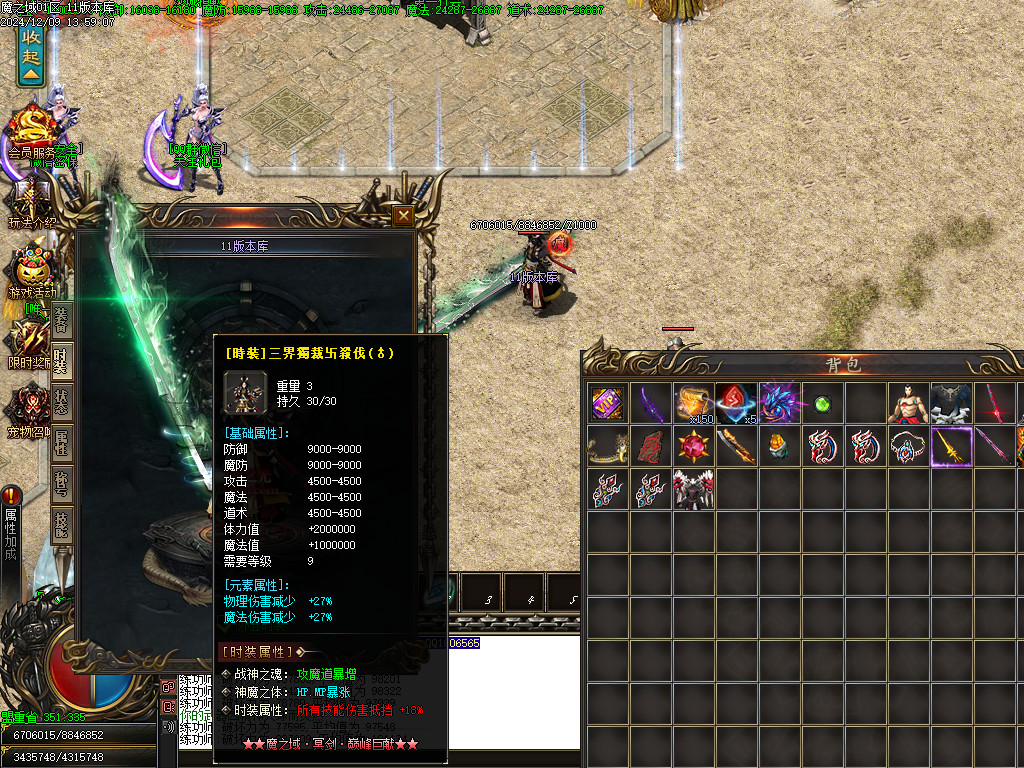Select the VIP card in the backpack
The image size is (1024, 768).
tap(607, 403)
